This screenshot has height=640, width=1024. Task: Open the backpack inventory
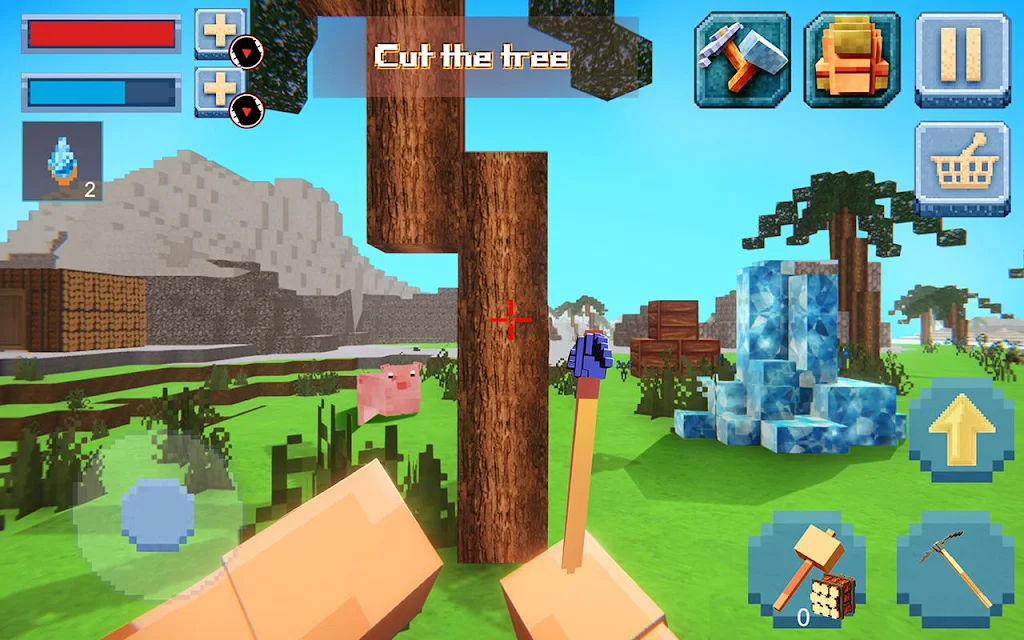point(853,59)
